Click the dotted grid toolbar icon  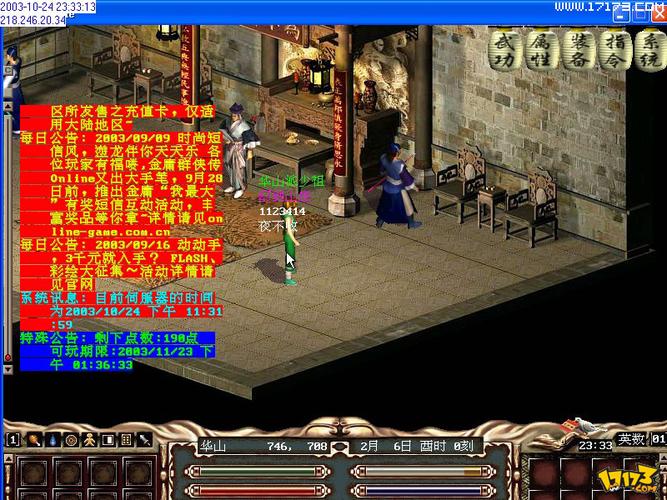[126, 440]
